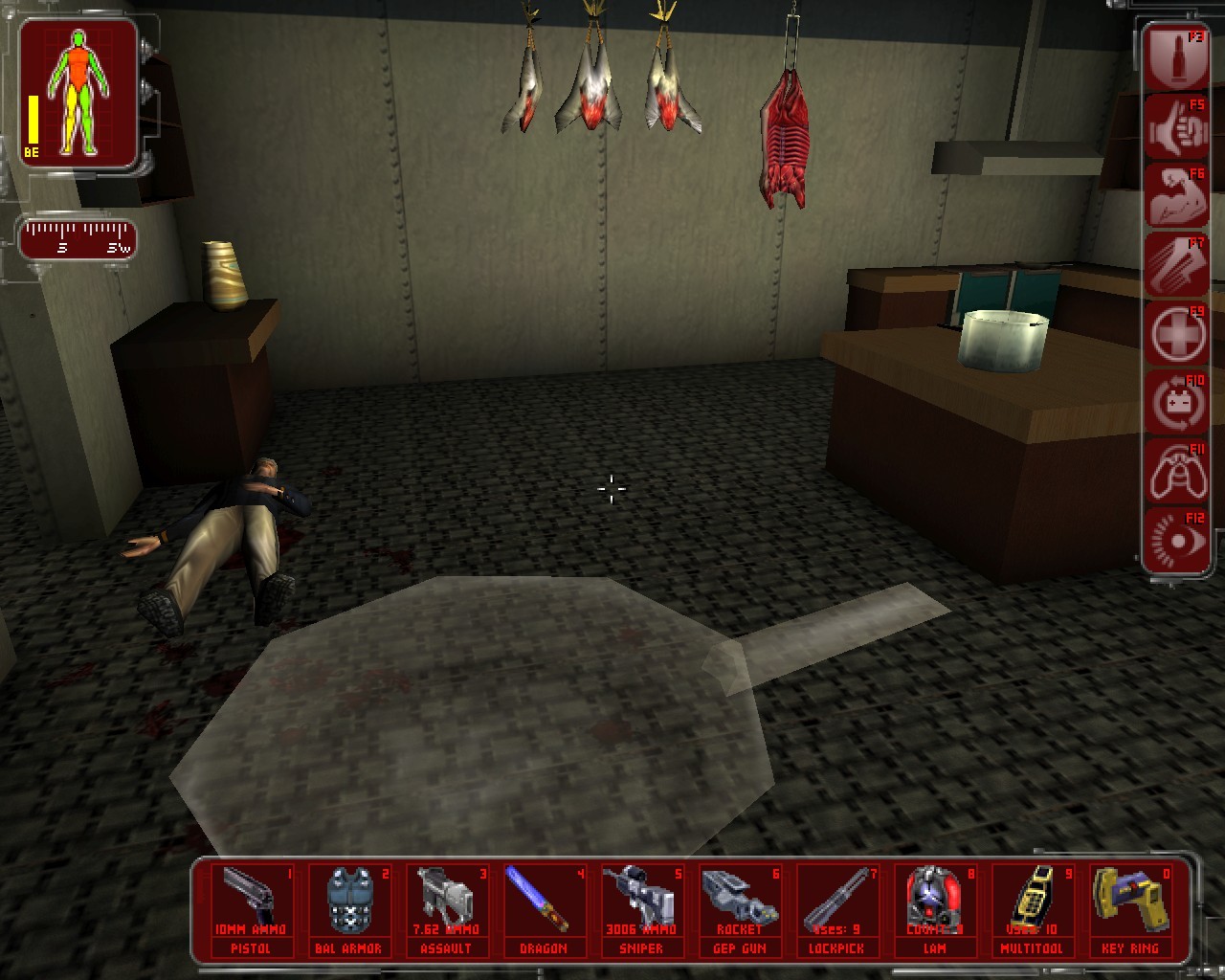Image resolution: width=1225 pixels, height=980 pixels.
Task: Activate the lungs aqualung augmentation icon
Action: (x=1176, y=473)
